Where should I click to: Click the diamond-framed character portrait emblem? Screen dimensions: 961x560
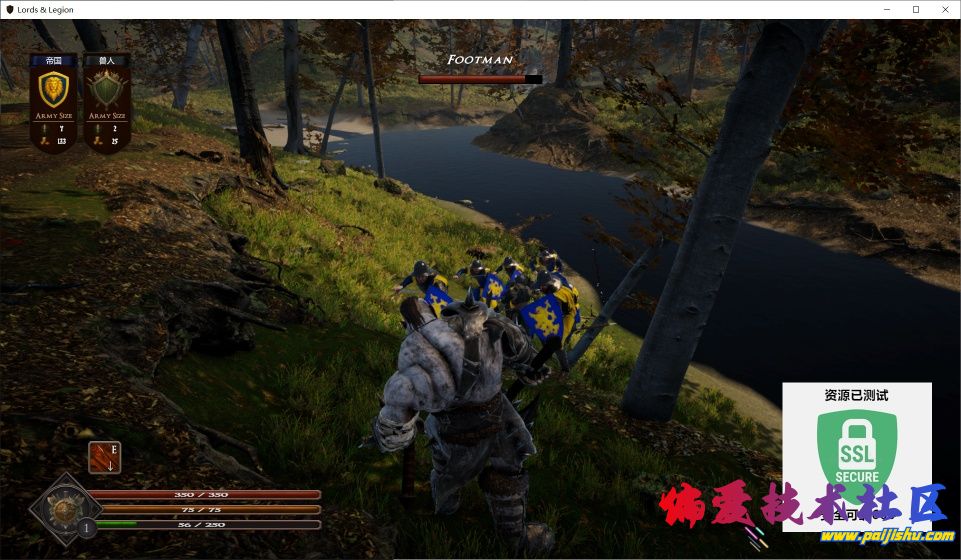65,509
